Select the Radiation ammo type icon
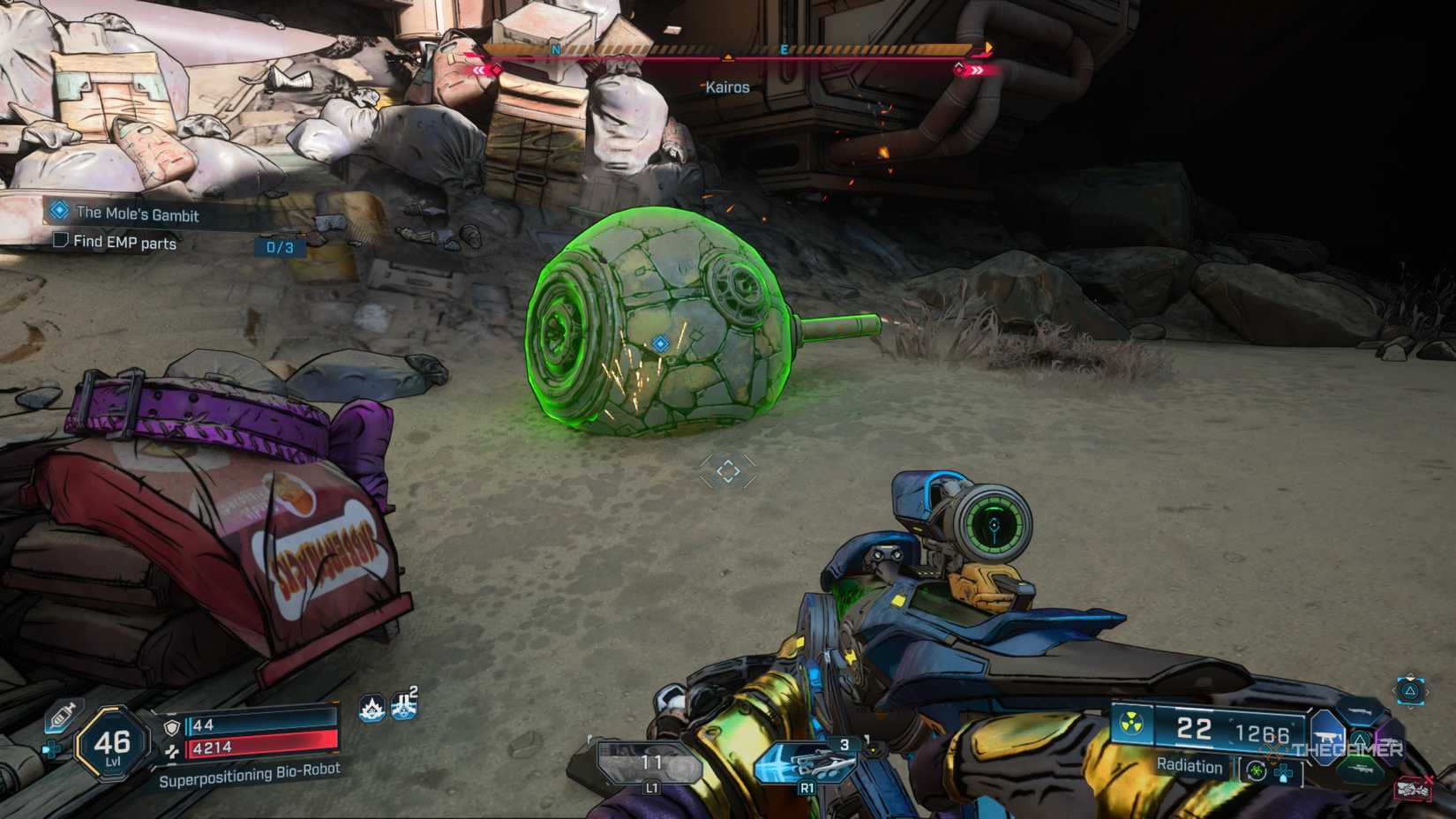1456x819 pixels. pyautogui.click(x=1130, y=725)
